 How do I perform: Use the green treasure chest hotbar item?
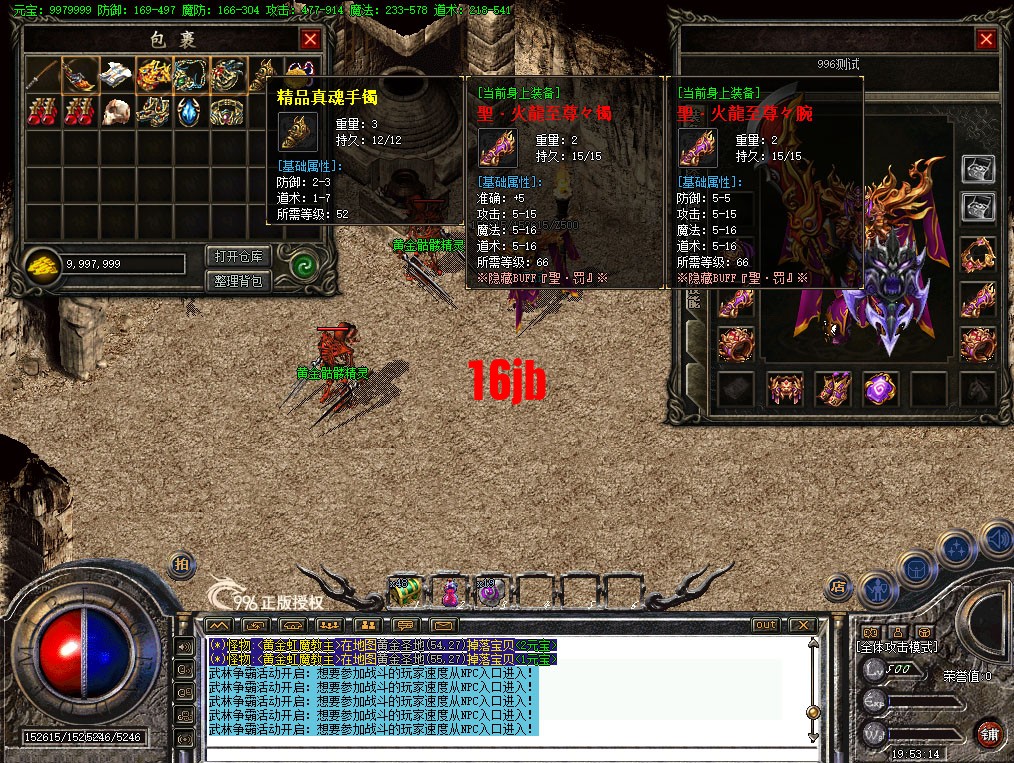[405, 591]
